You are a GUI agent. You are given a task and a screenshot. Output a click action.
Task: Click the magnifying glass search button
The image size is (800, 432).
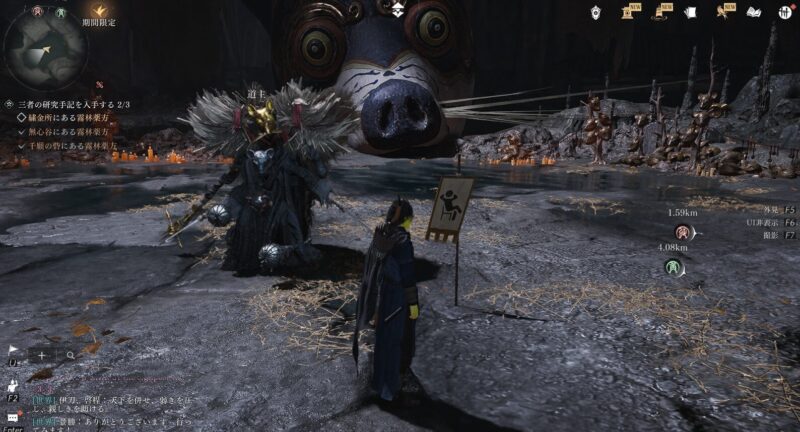point(71,354)
